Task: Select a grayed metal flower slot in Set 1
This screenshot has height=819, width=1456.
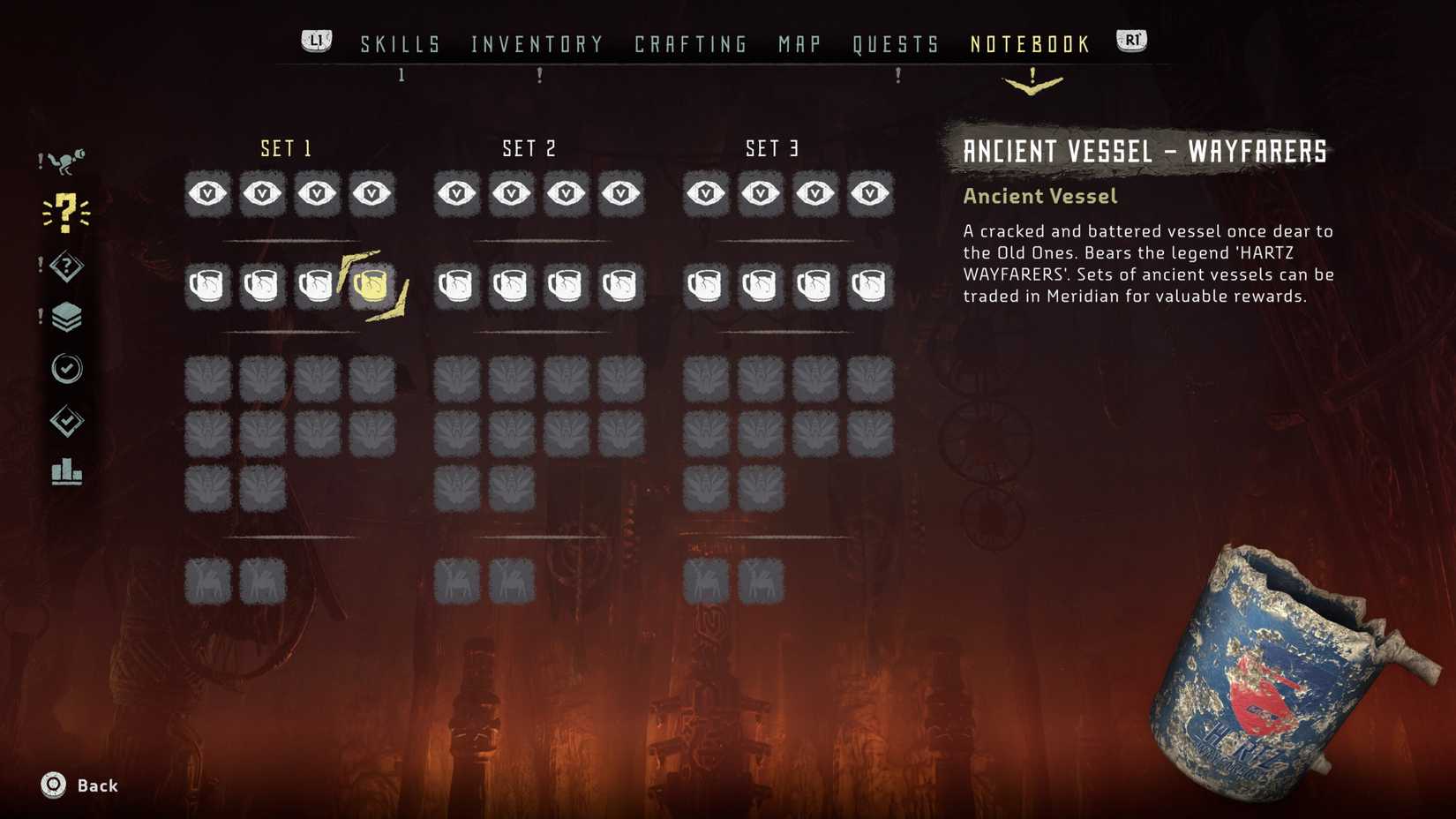Action: click(x=206, y=376)
